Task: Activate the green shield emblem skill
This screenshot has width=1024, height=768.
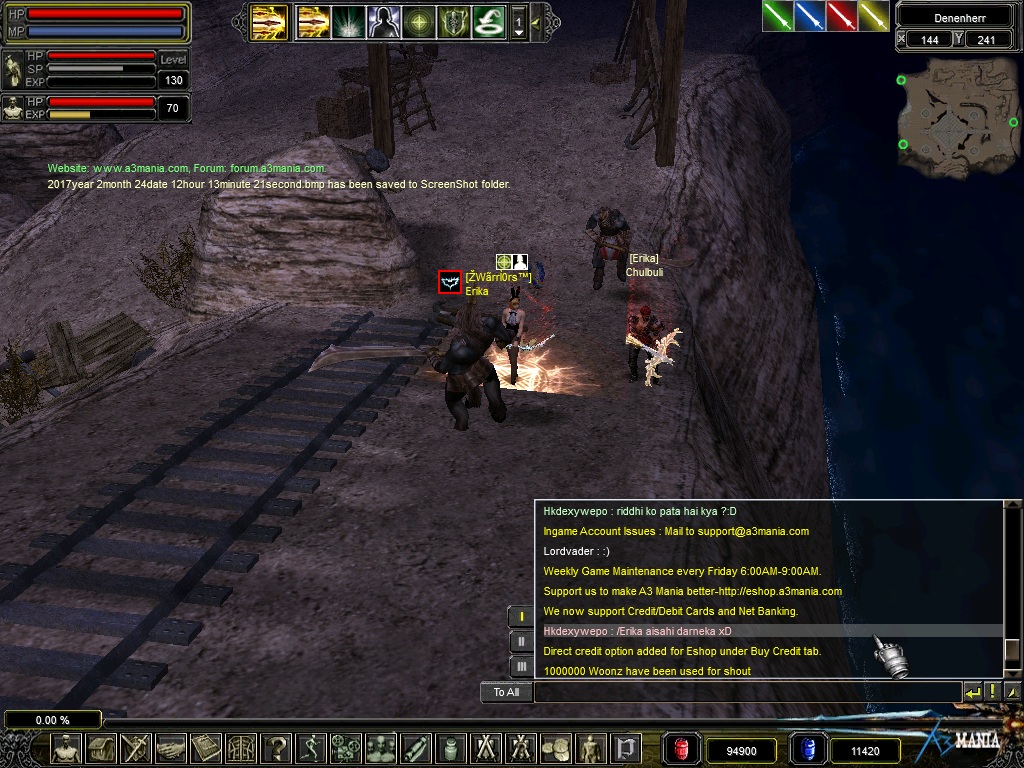Action: (x=453, y=21)
